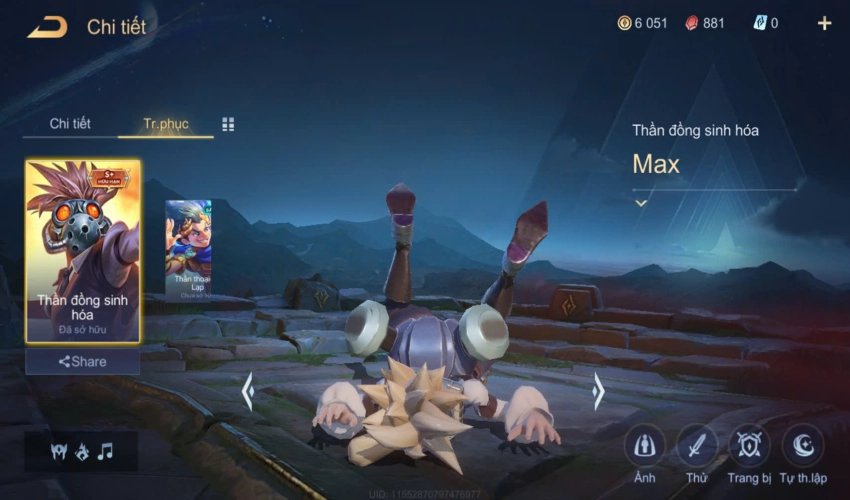This screenshot has width=850, height=500.
Task: Switch to the Chi tiết tab
Action: [x=70, y=124]
